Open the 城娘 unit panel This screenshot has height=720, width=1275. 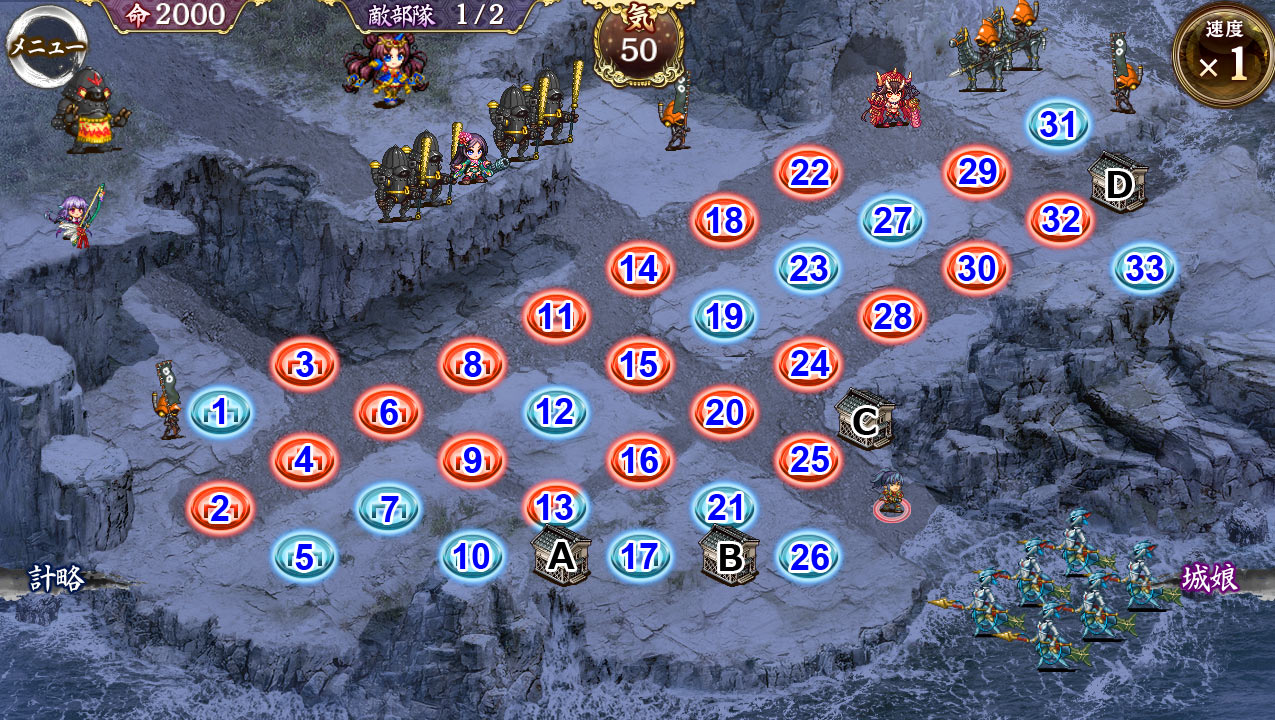click(x=1210, y=578)
